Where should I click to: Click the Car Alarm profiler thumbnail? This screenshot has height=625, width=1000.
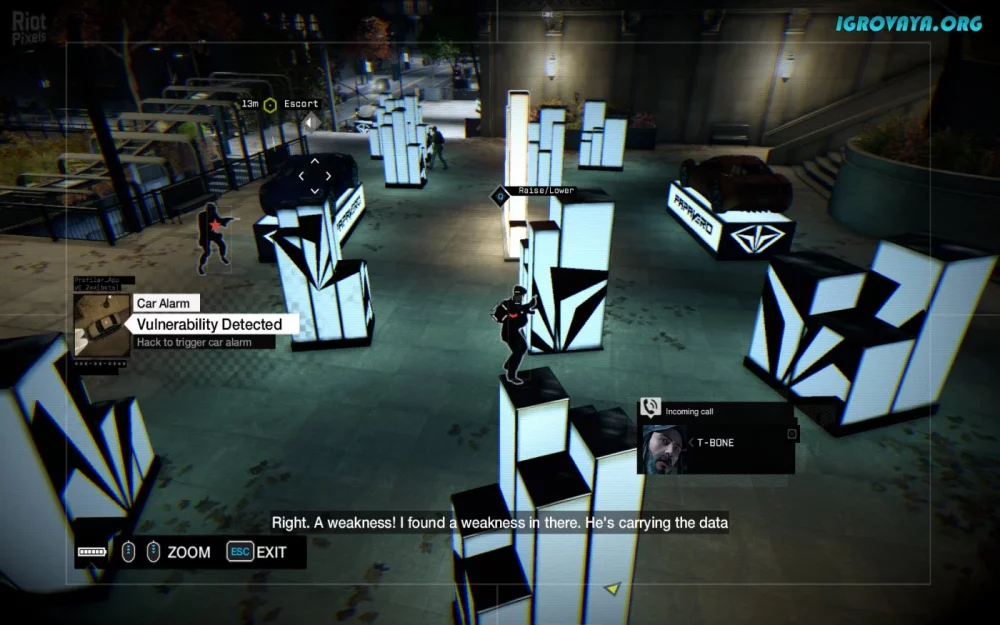point(102,326)
